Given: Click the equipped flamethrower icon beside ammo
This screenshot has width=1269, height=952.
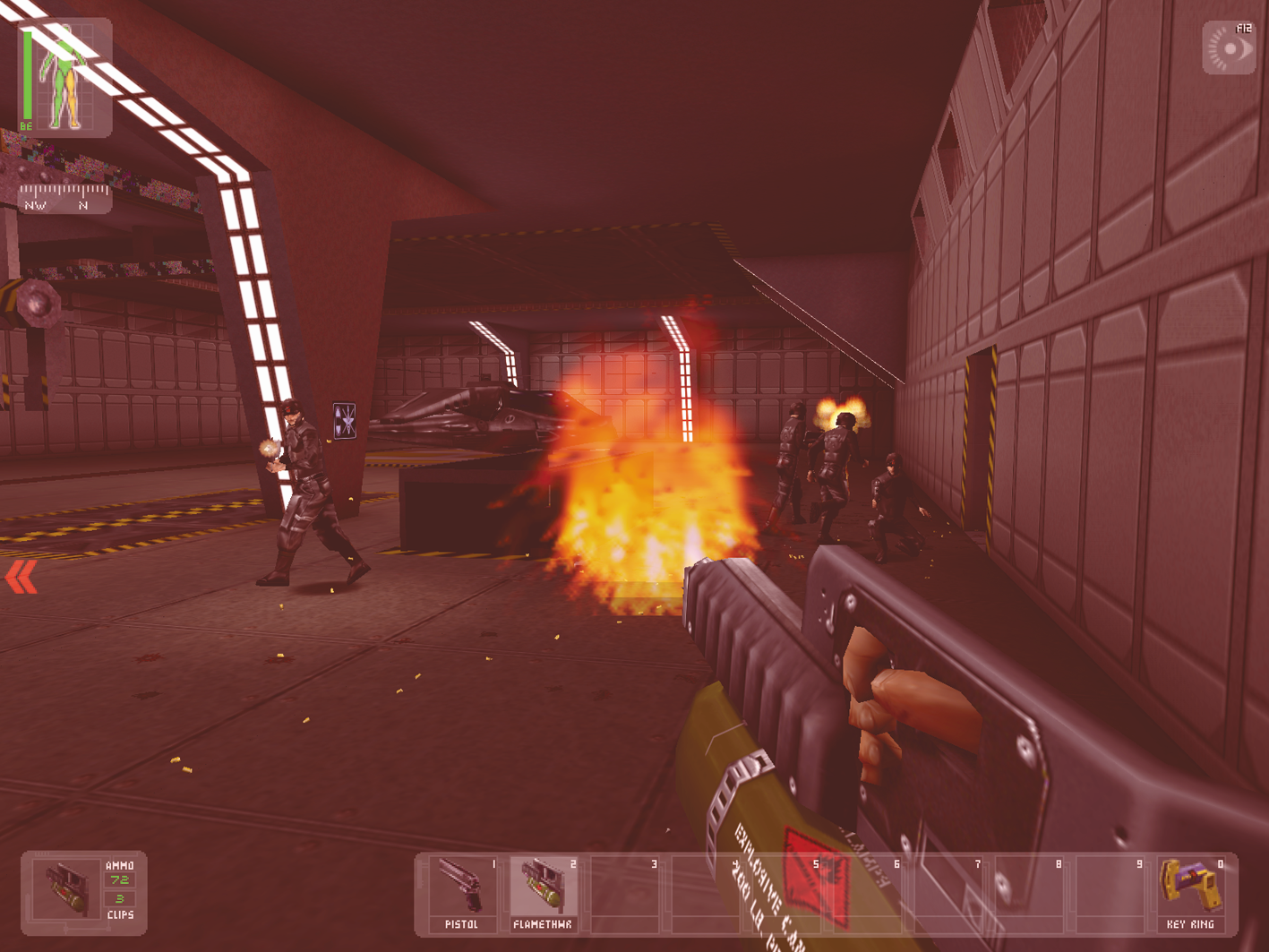Looking at the screenshot, I should click(x=65, y=889).
